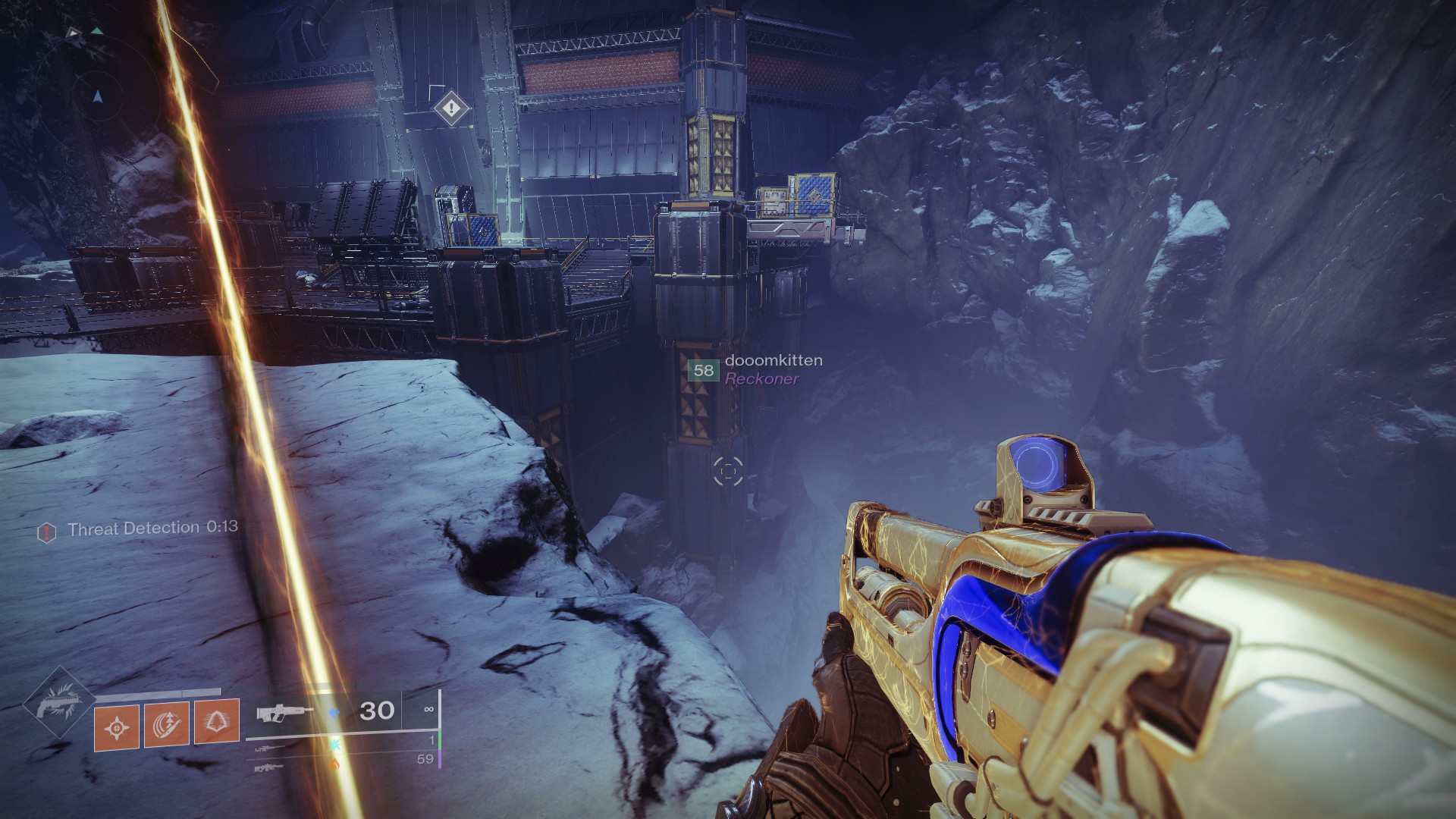The image size is (1456, 819).
Task: Select the Golden Gun super icon
Action: click(59, 703)
